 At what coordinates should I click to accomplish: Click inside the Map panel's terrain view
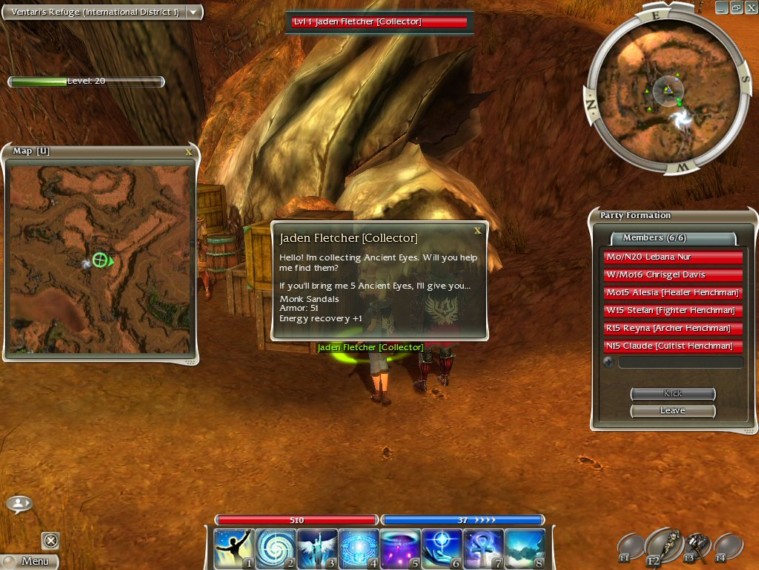click(100, 260)
